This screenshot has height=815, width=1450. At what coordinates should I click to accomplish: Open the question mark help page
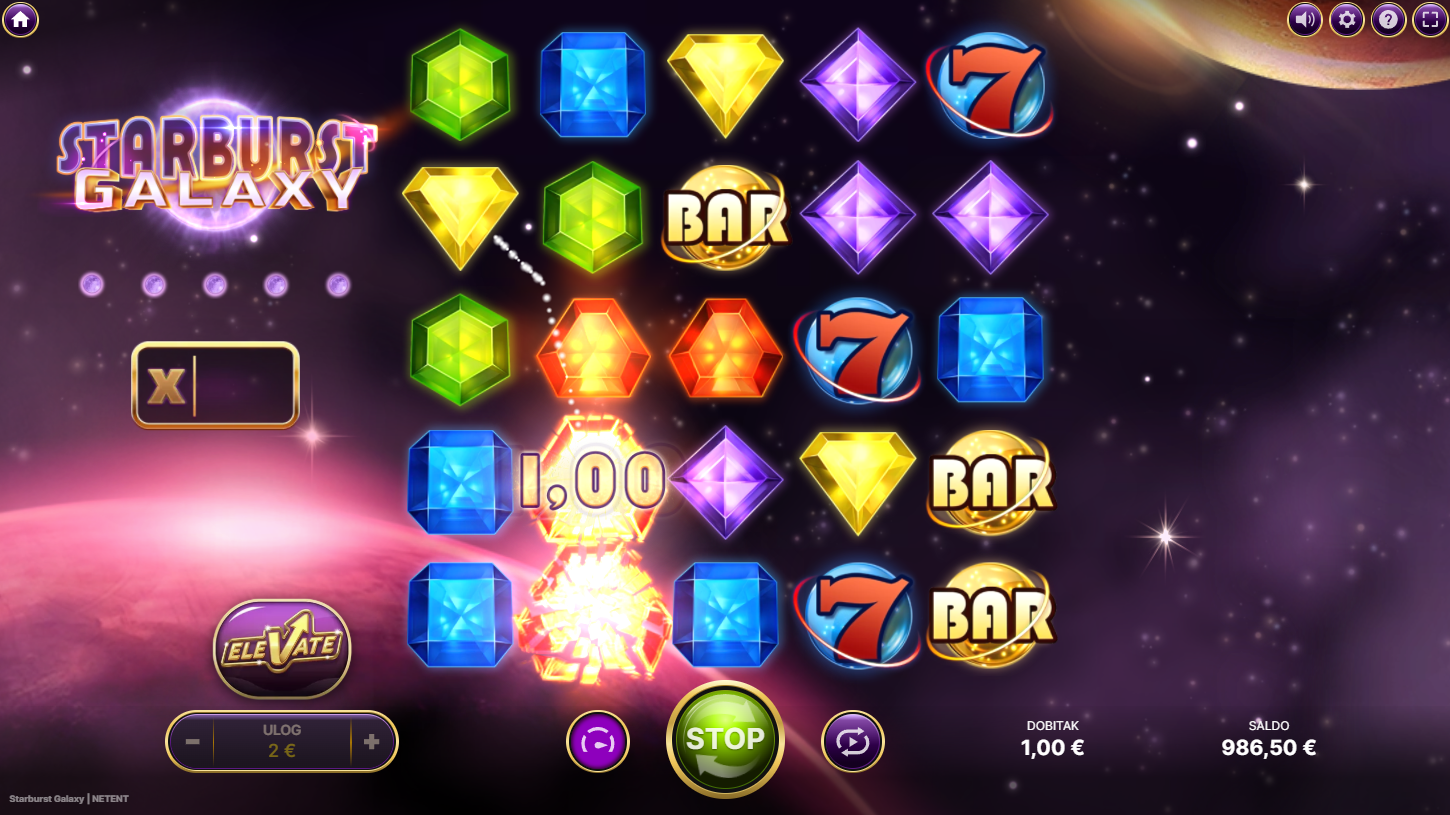coord(1388,19)
